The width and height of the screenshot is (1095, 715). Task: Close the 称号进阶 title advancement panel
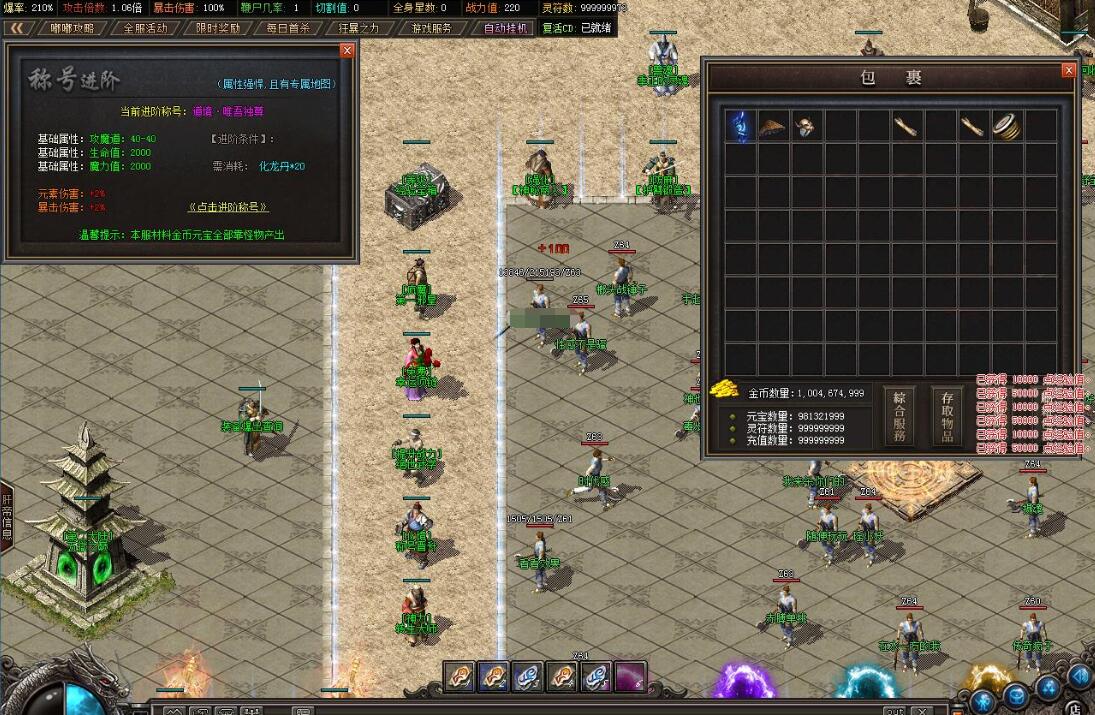tap(347, 50)
